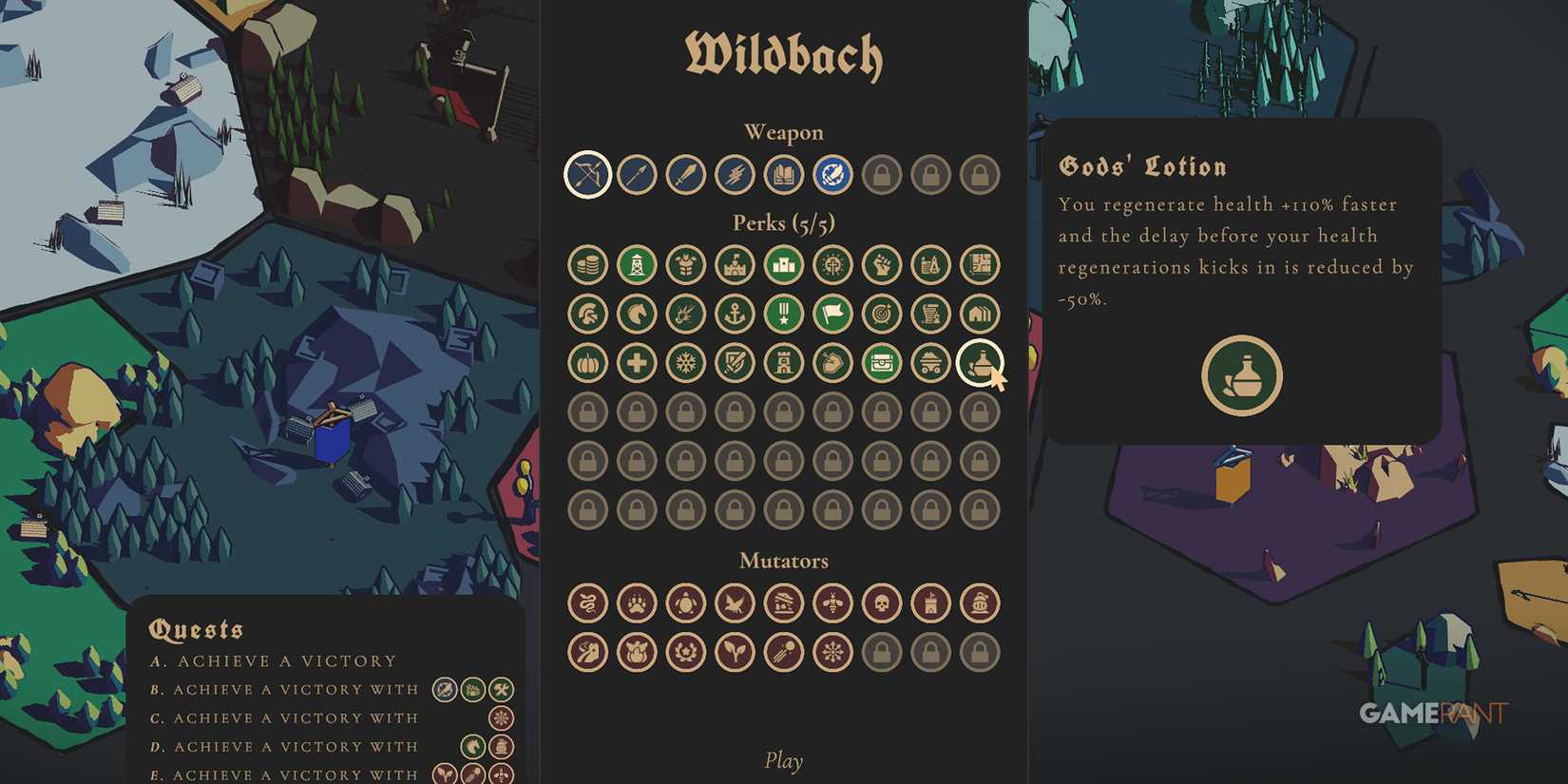Select the blue shield weapon
Viewport: 1568px width, 784px height.
point(833,174)
